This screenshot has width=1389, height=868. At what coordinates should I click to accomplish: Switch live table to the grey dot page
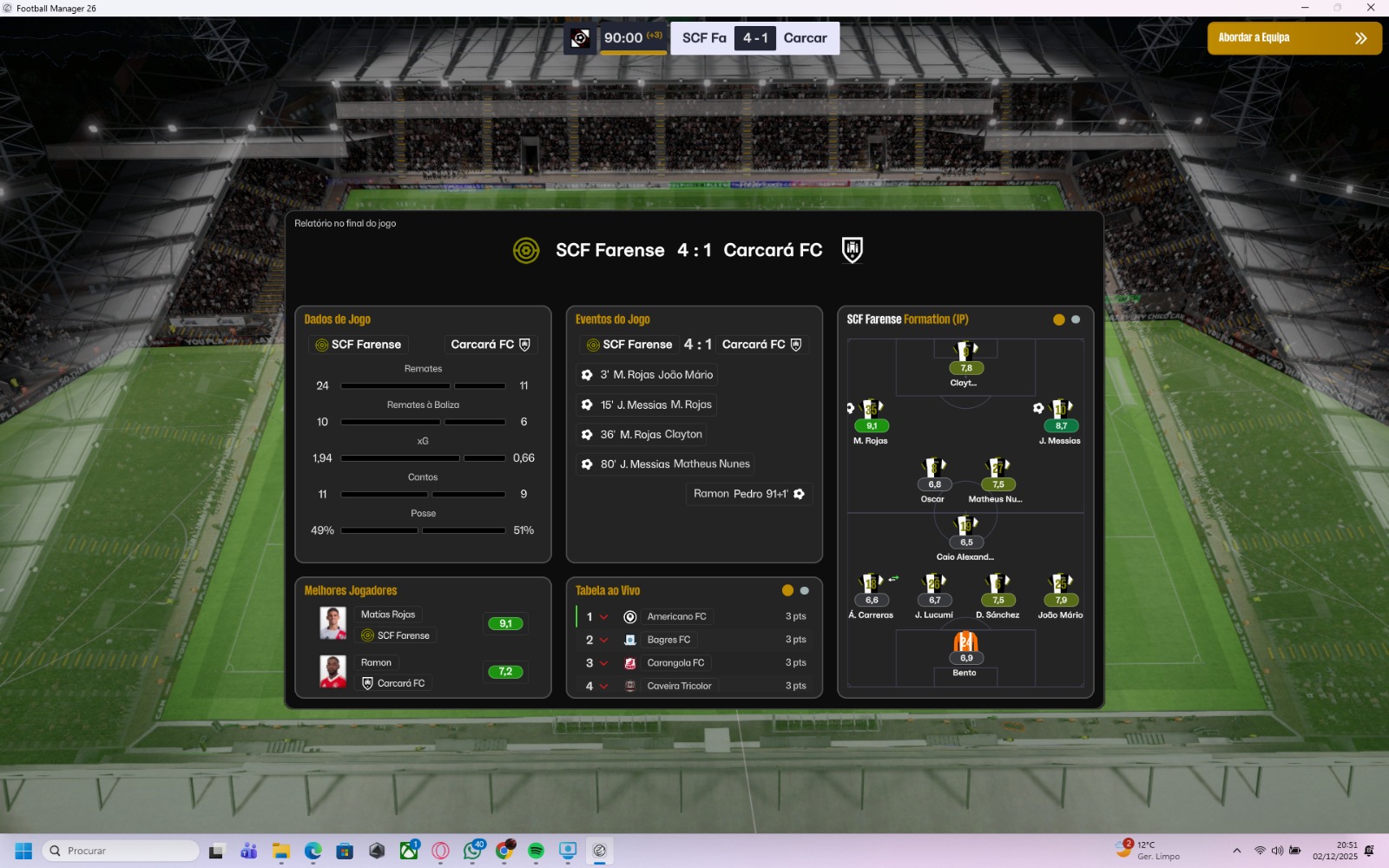[x=805, y=591]
